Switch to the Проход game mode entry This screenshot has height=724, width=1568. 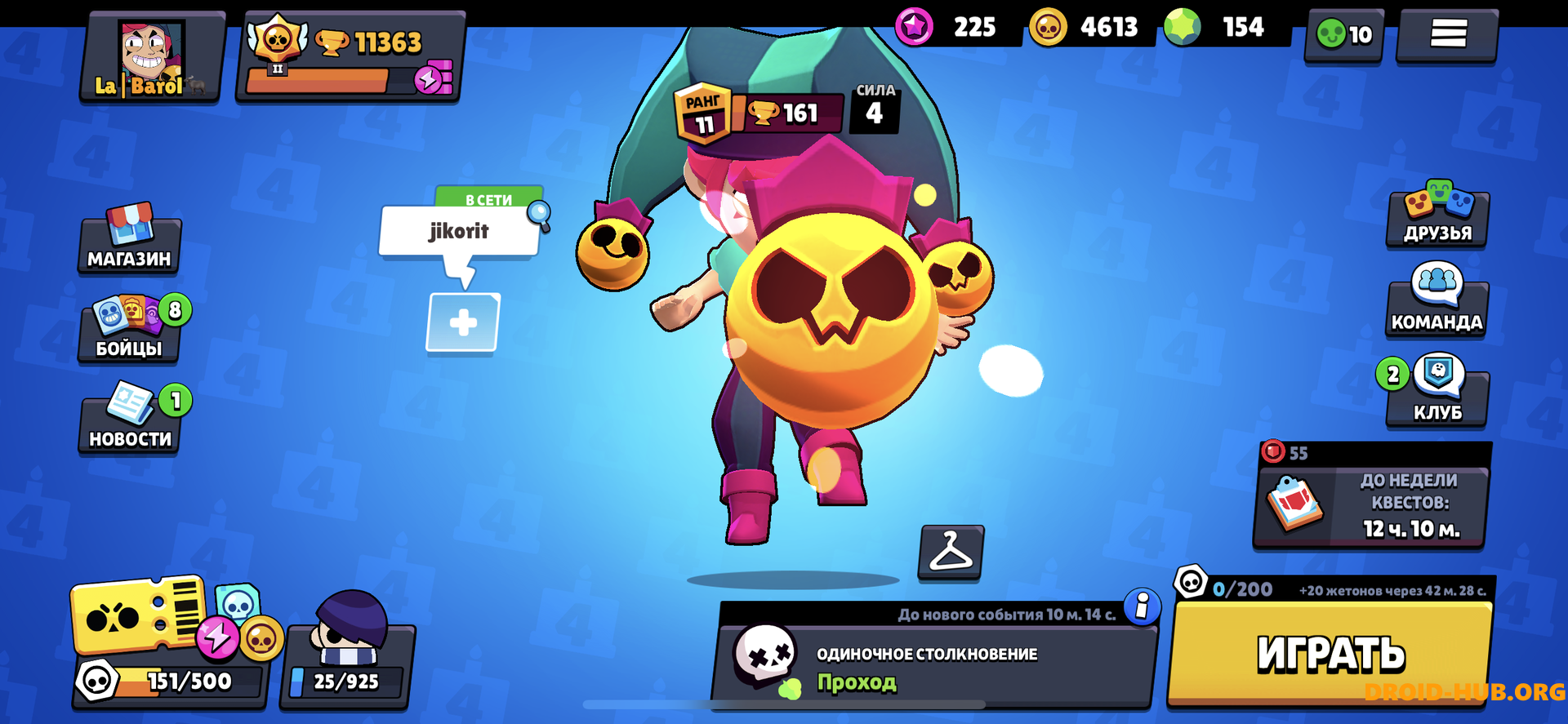tap(856, 684)
